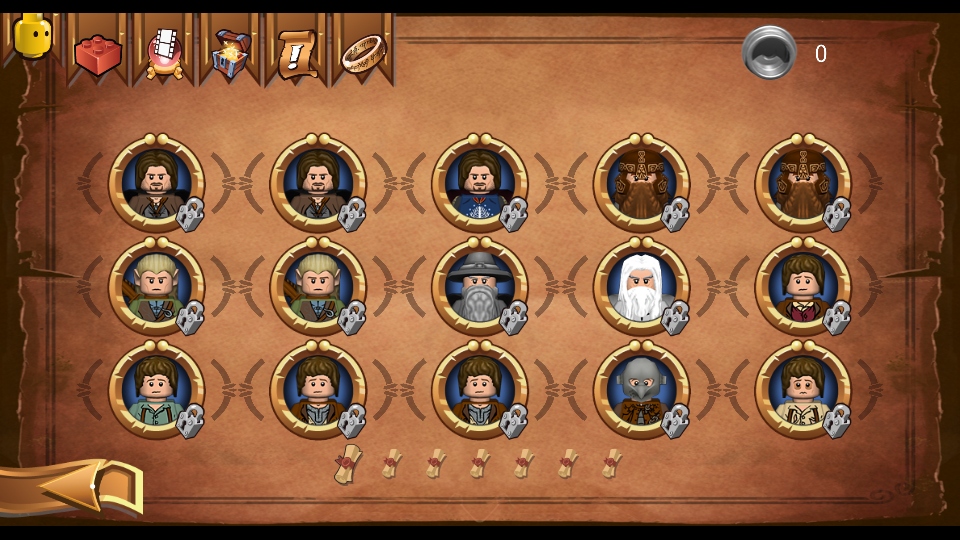The height and width of the screenshot is (540, 960).
Task: Select the hobbit in the white shirt
Action: 803,390
